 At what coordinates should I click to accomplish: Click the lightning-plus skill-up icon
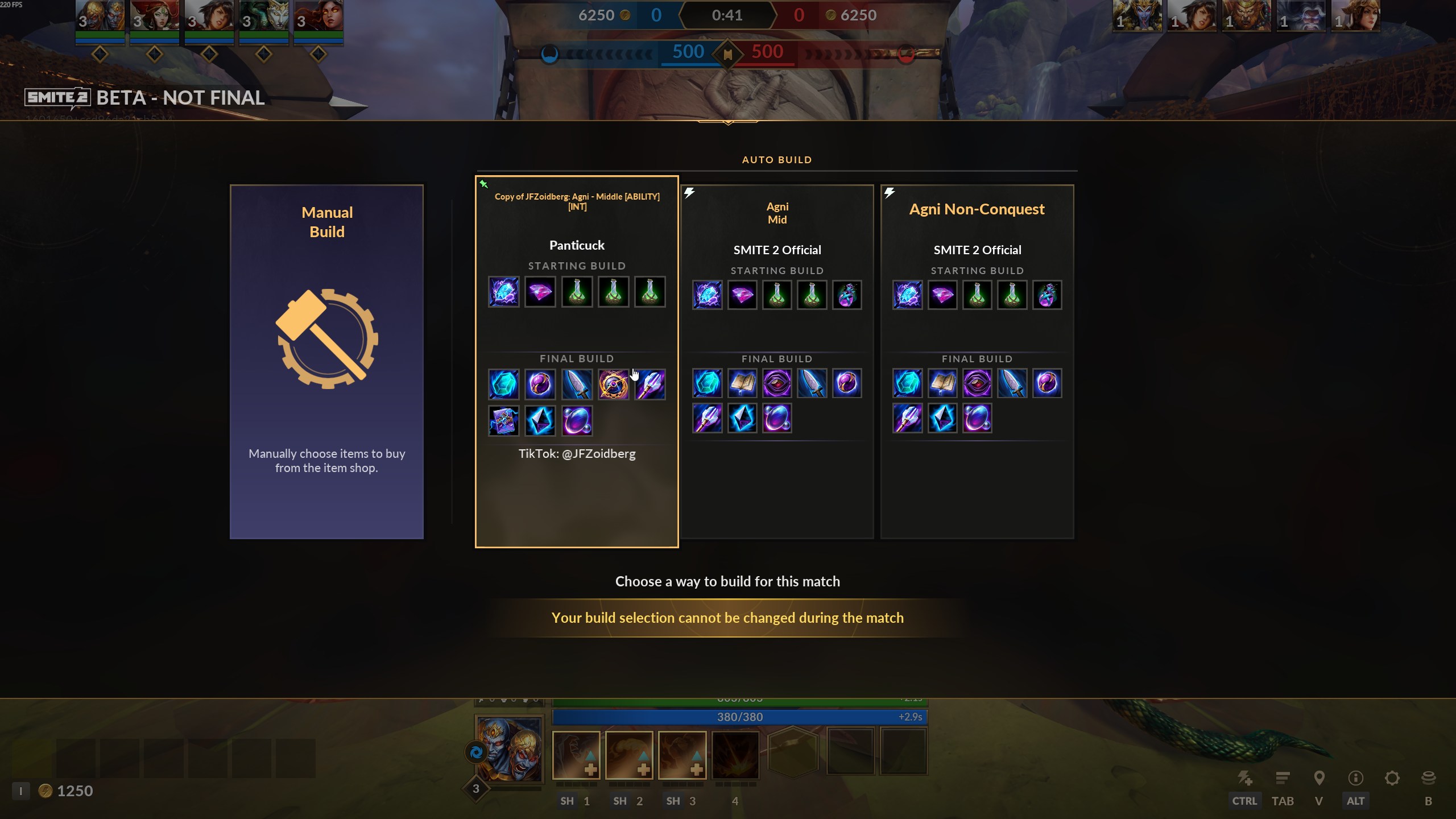pos(1245,778)
